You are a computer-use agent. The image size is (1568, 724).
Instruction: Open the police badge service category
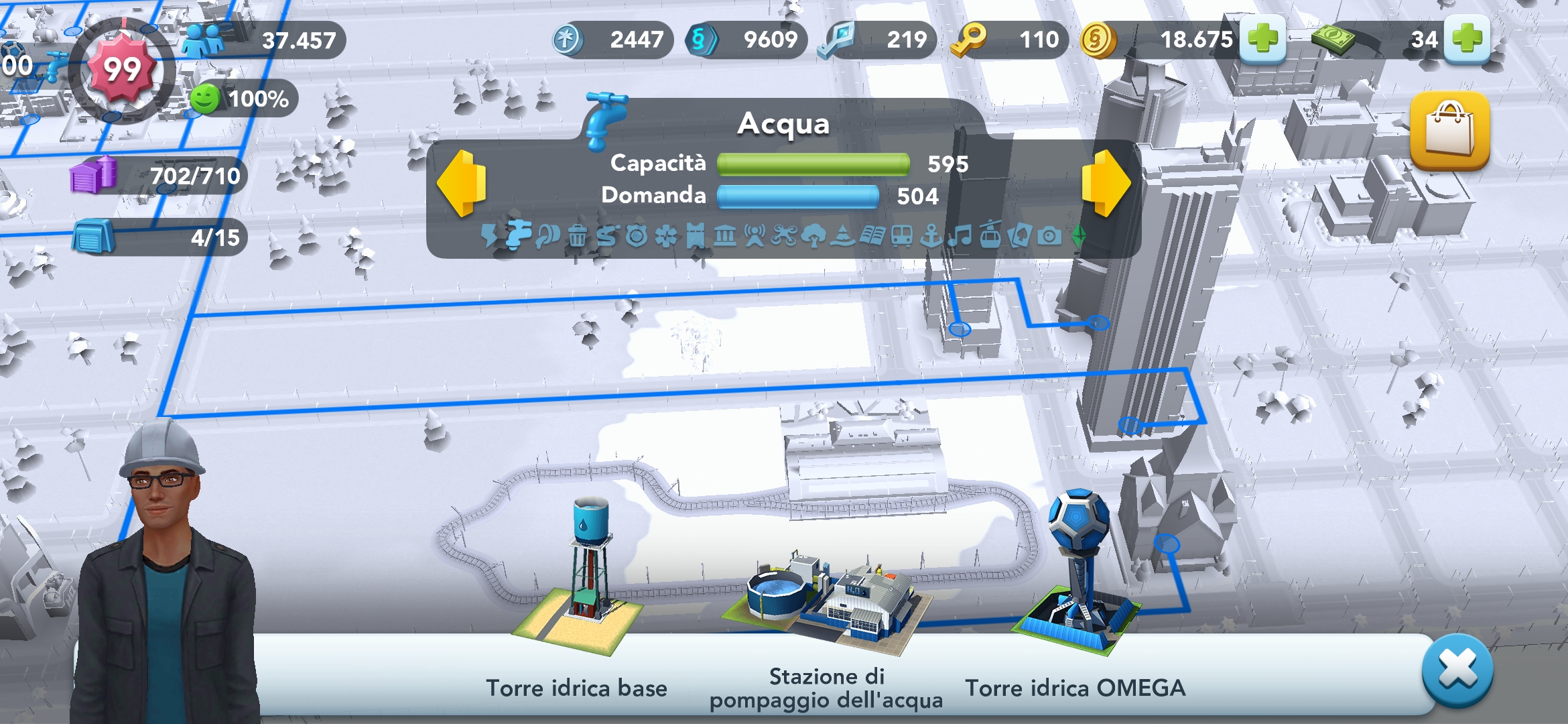(636, 236)
